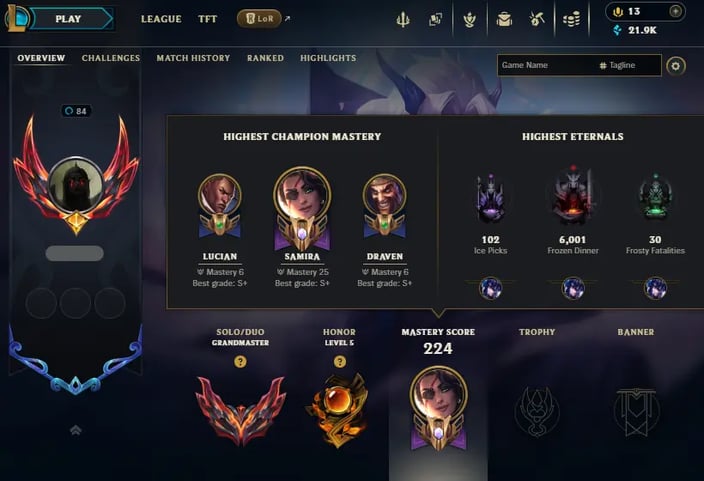Select Samira champion mastery portrait

pos(302,198)
